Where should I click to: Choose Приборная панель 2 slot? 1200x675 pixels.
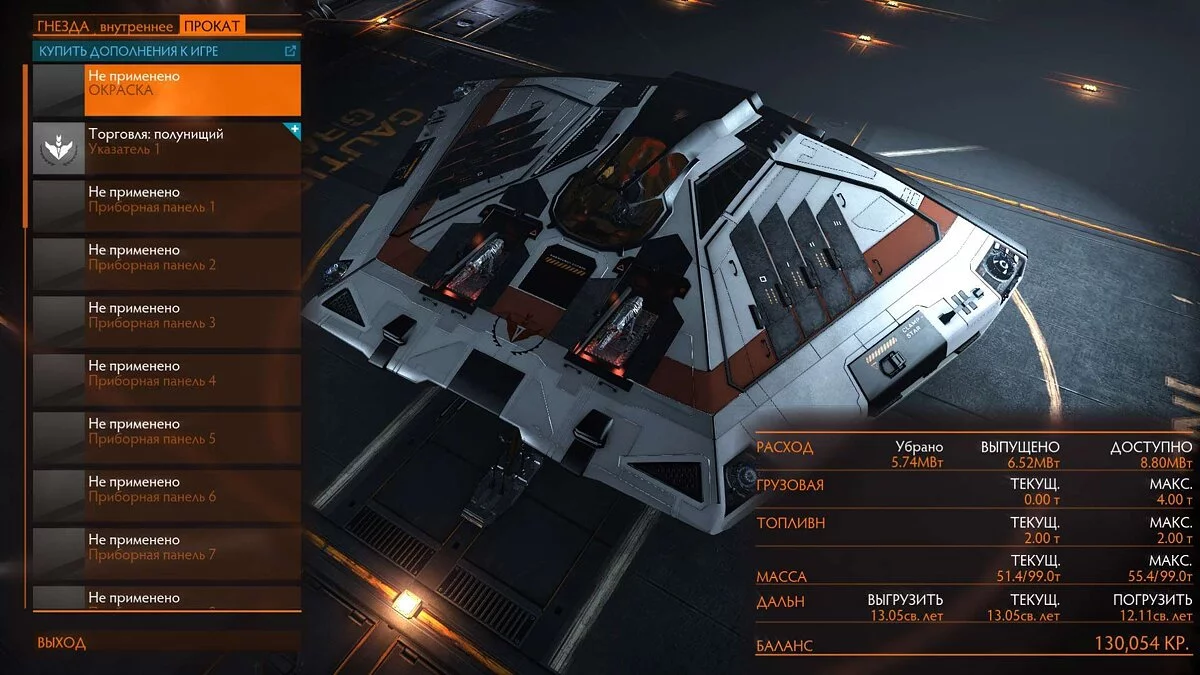pyautogui.click(x=167, y=264)
